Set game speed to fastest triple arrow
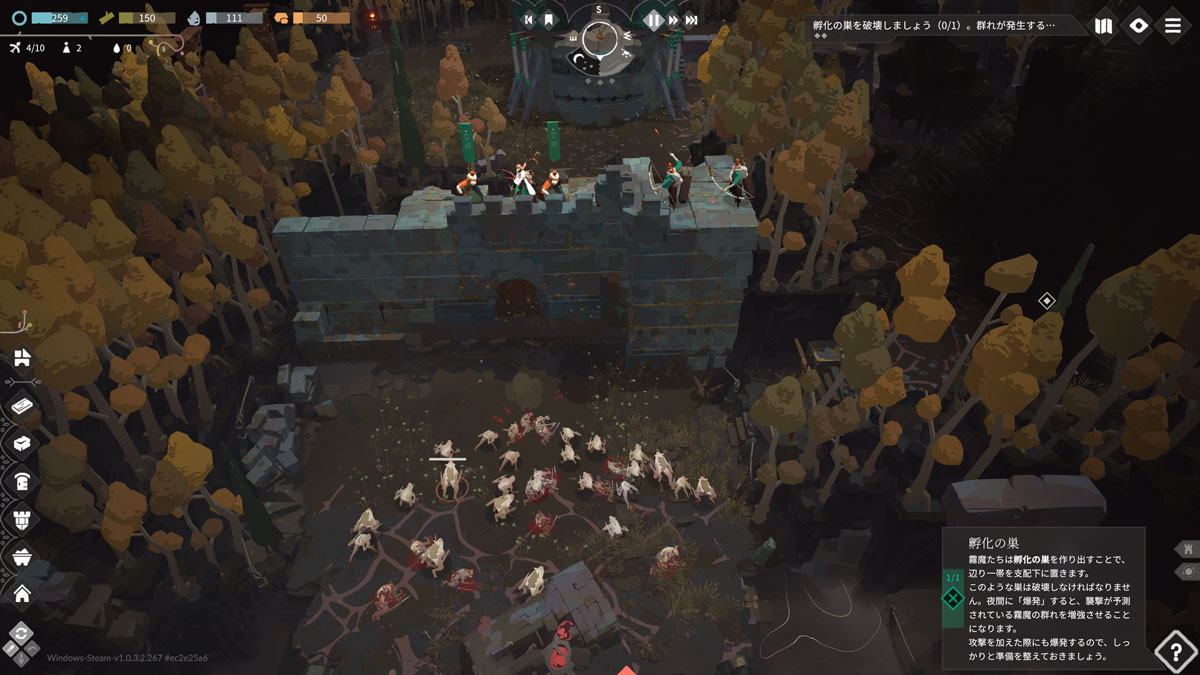1200x675 pixels. [692, 19]
